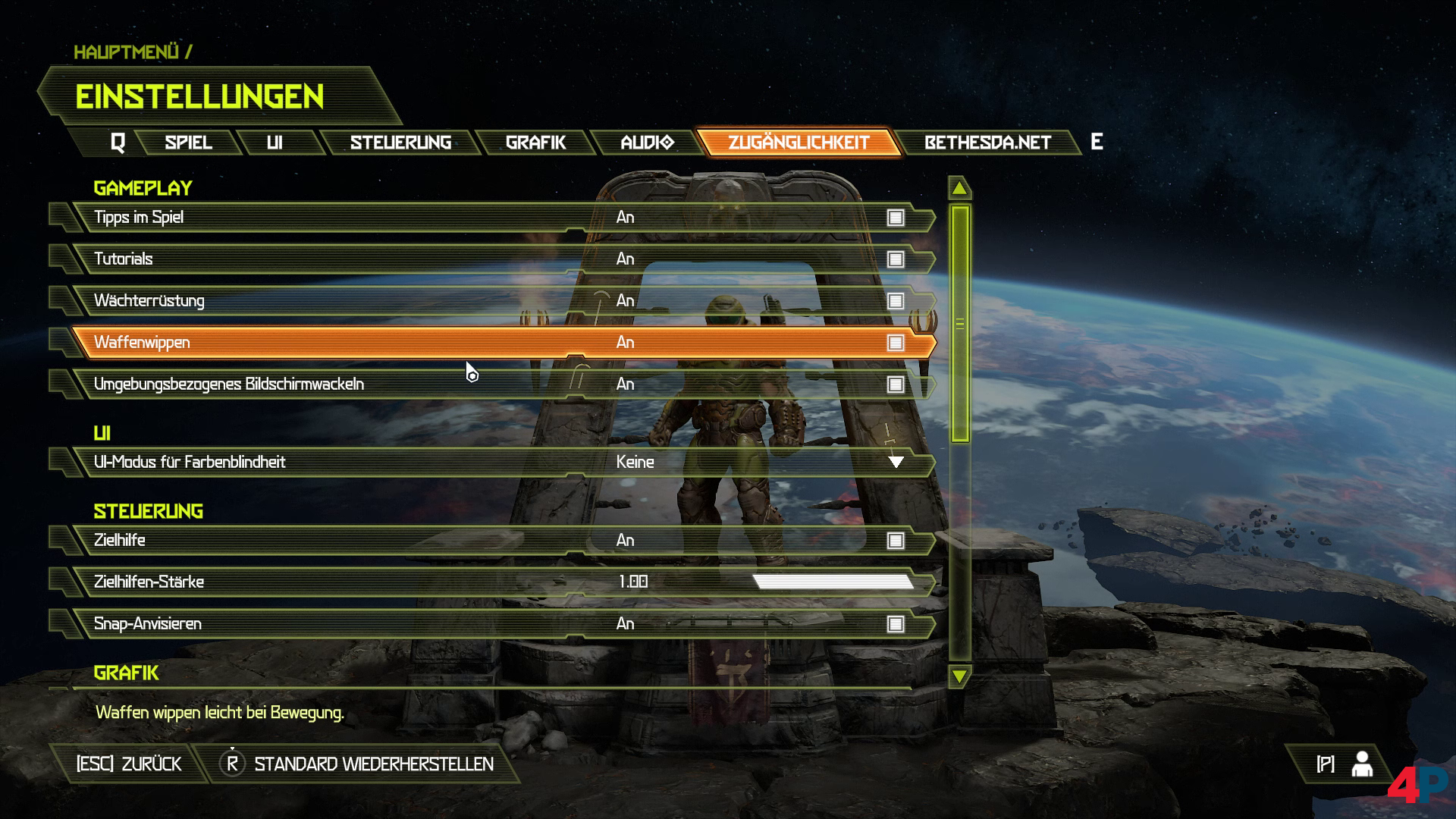Viewport: 1456px width, 819px height.
Task: Switch to the SPIEL tab
Action: point(188,143)
